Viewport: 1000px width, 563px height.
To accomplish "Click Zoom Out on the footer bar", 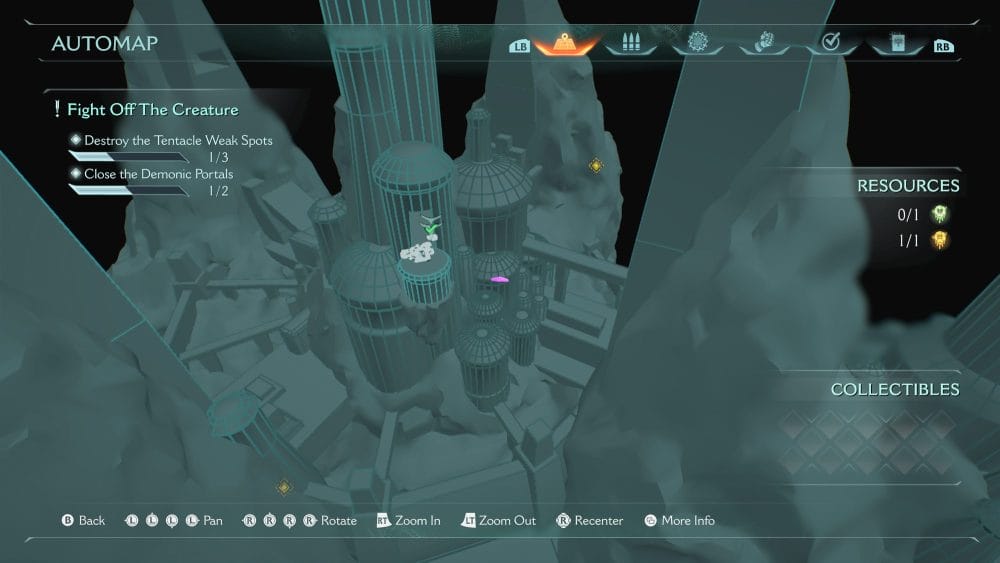I will tap(499, 521).
